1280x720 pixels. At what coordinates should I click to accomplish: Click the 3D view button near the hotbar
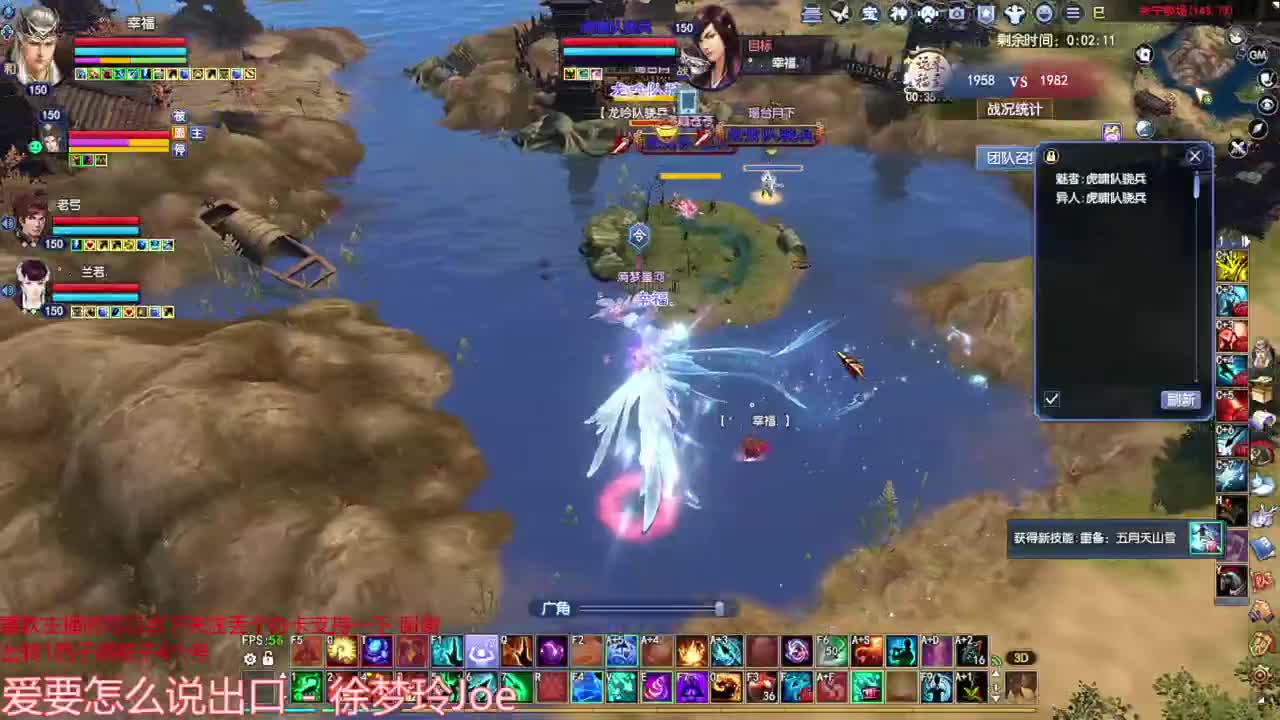(x=1021, y=656)
